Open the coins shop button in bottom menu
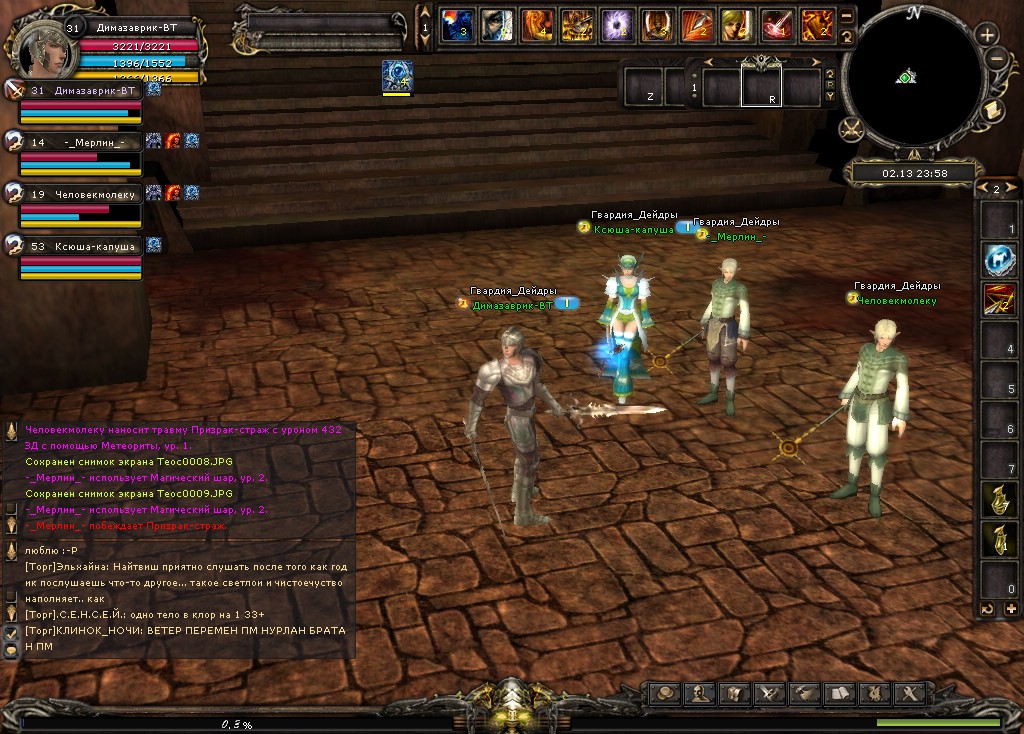This screenshot has width=1024, height=734. (x=665, y=693)
